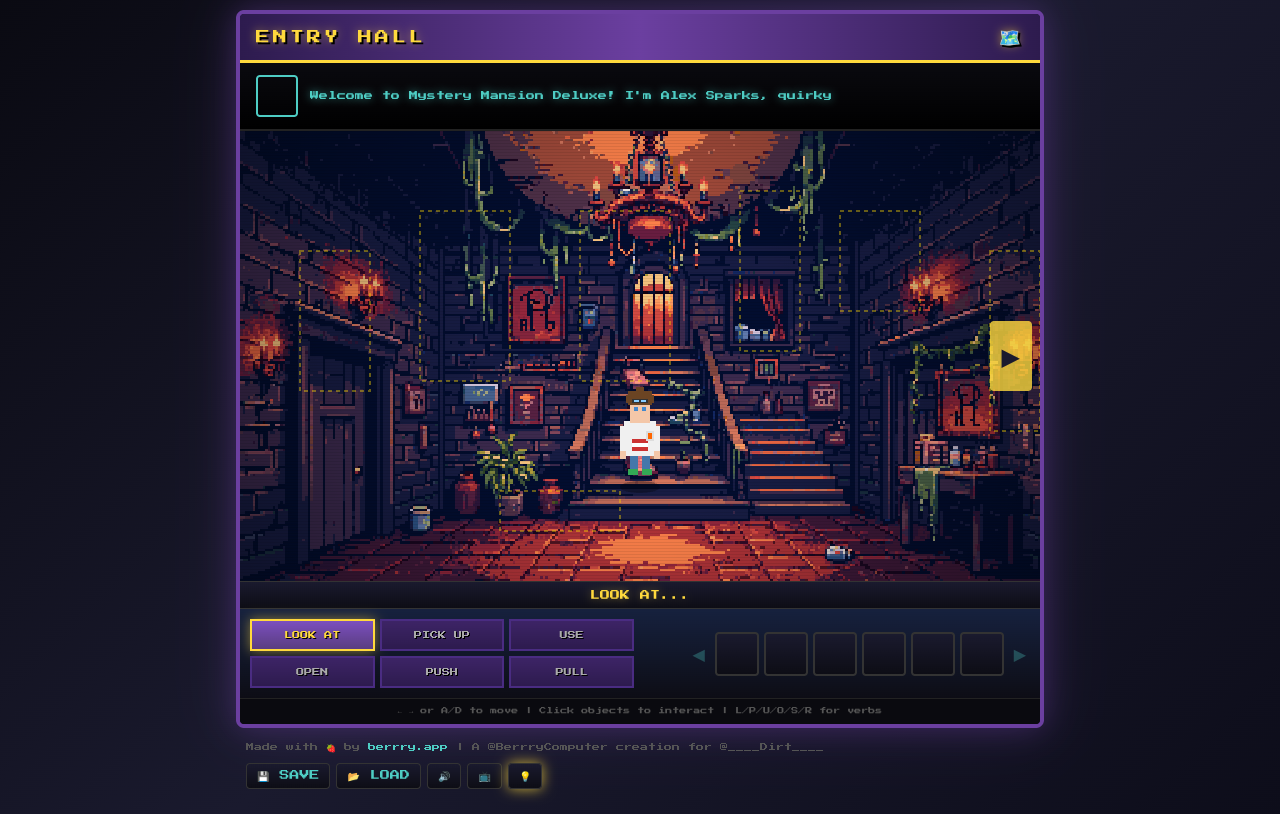
Task: Select the LOOK AT verb
Action: click(312, 634)
